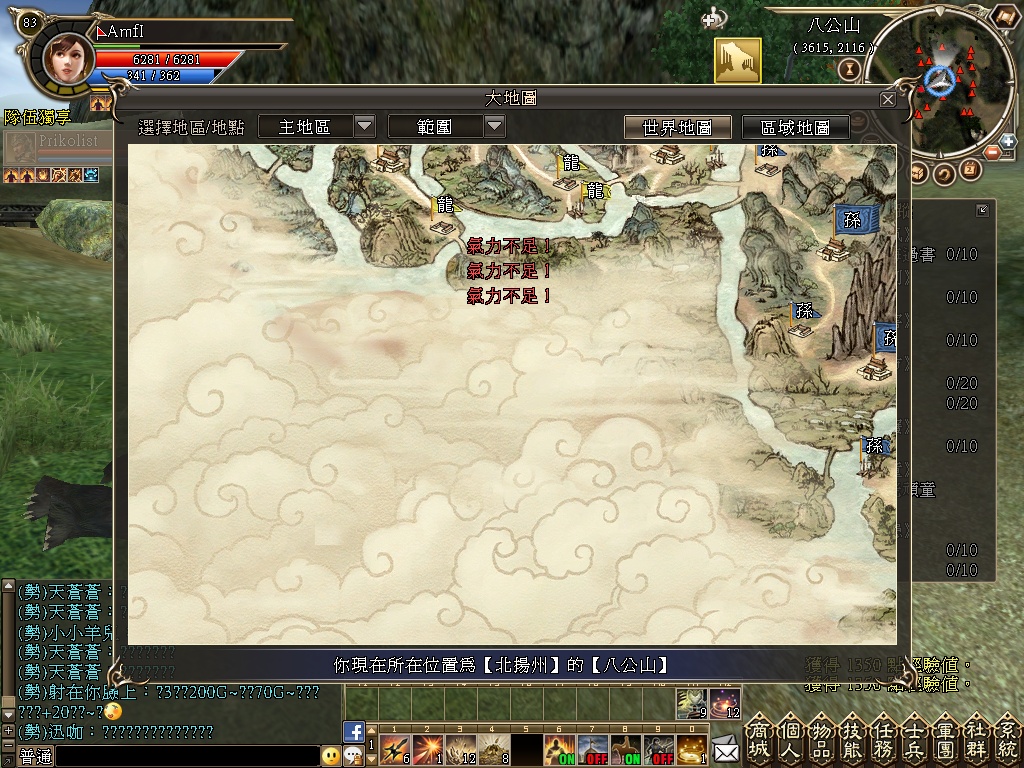1024x768 pixels.
Task: Switch to 區域地圖 regional map view
Action: [795, 127]
